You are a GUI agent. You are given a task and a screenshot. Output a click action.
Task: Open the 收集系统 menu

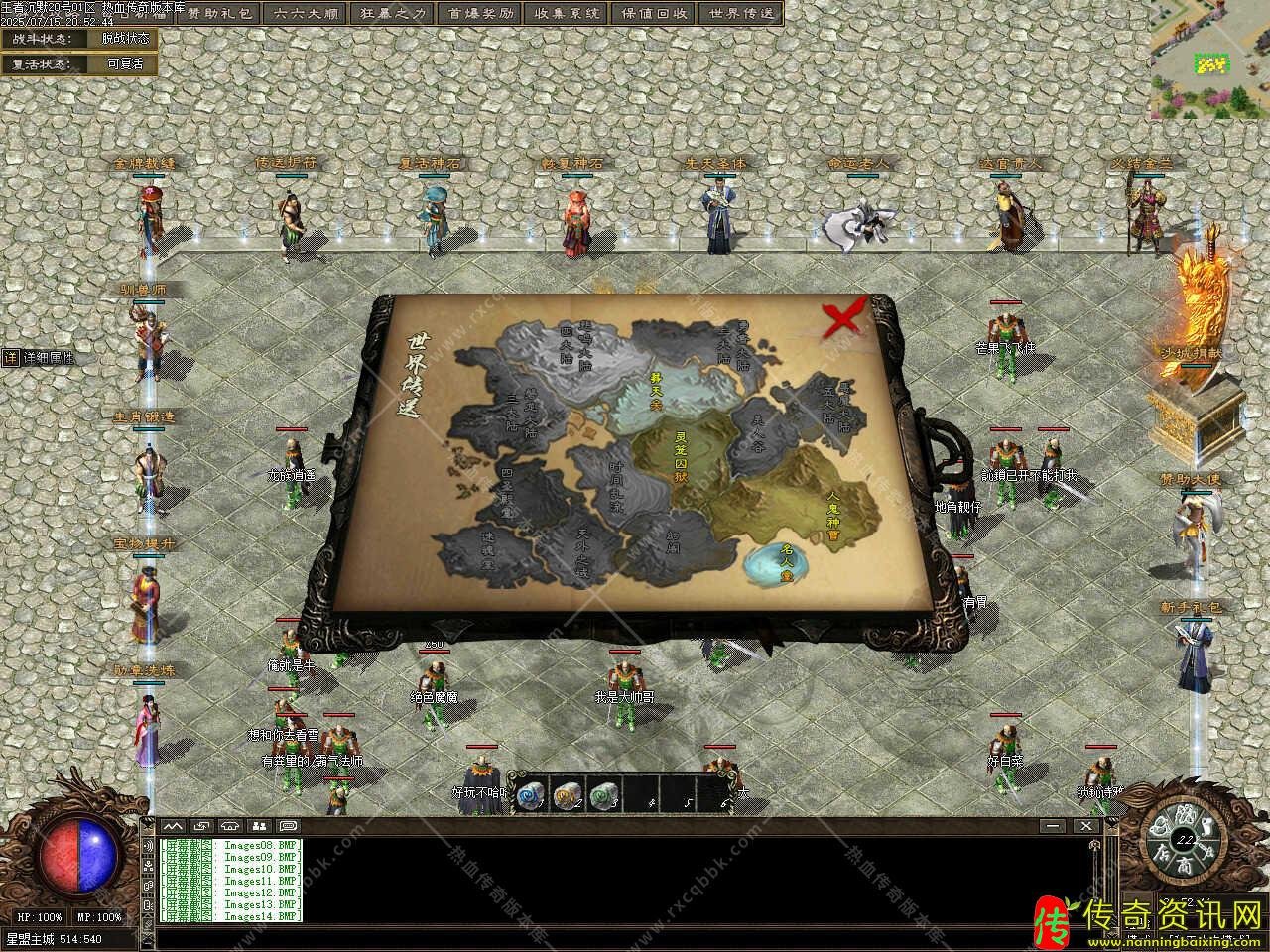[x=566, y=13]
